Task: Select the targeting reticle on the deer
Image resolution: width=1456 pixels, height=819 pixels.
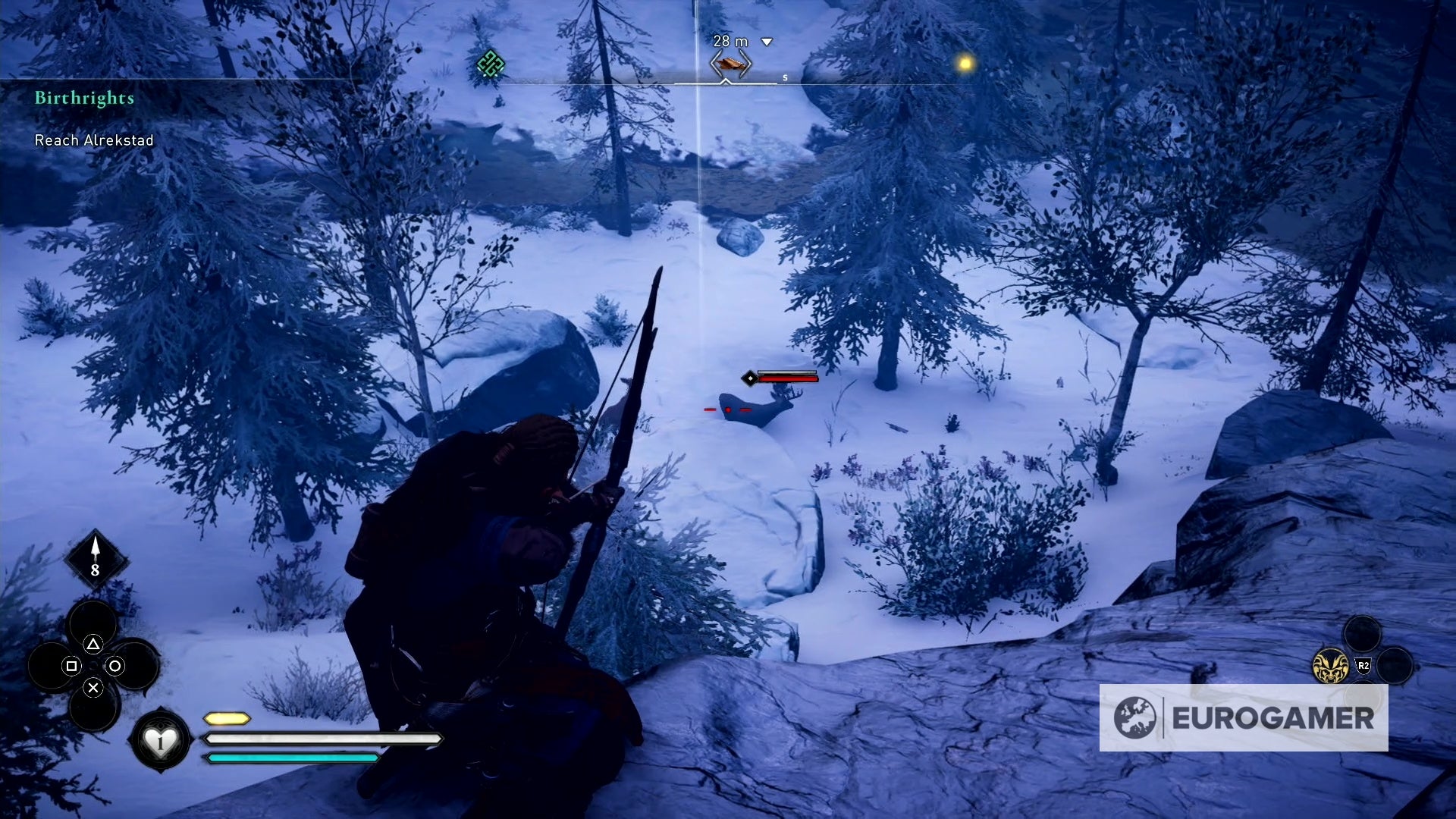Action: point(729,409)
